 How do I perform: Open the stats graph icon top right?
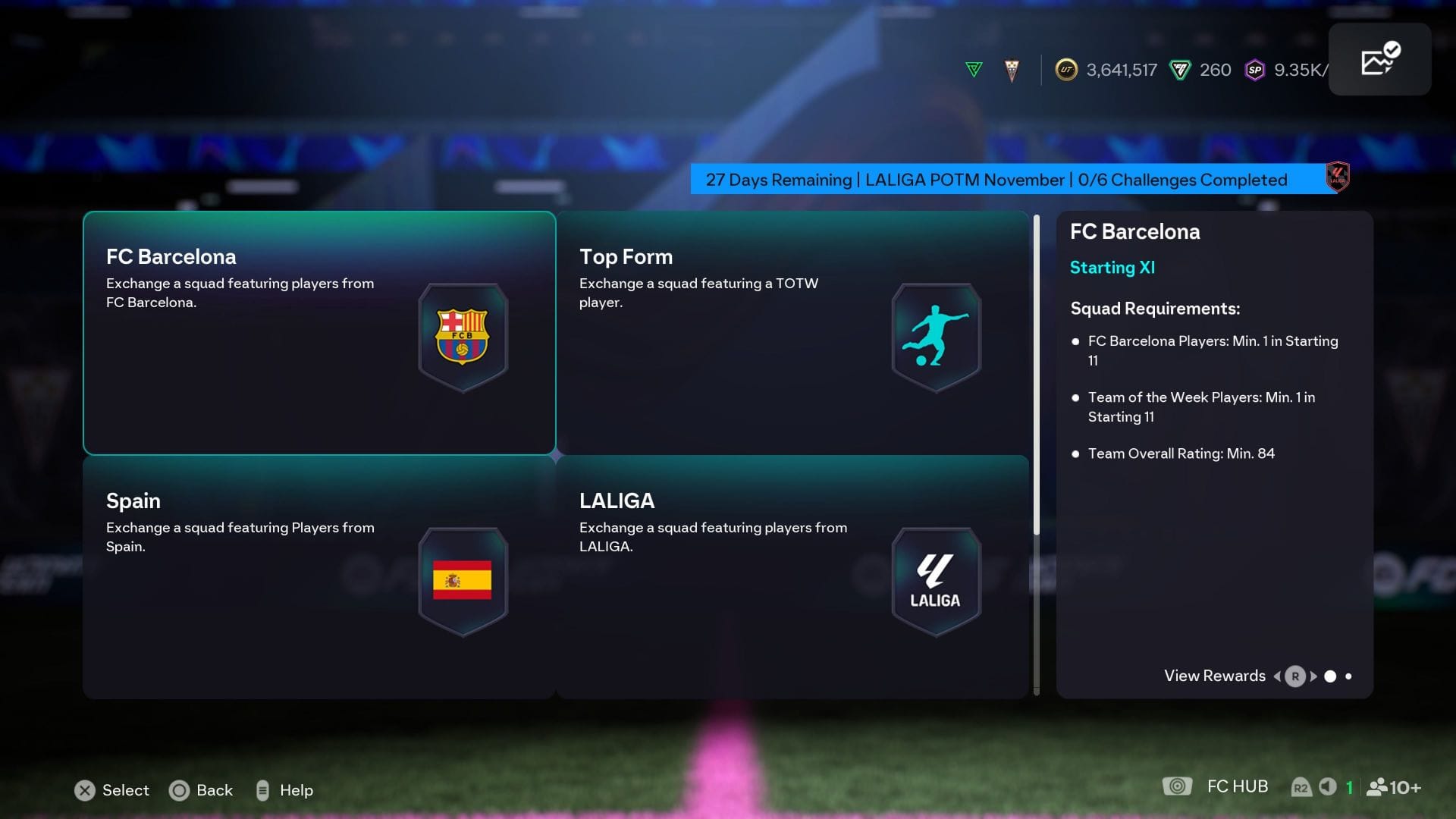click(x=1379, y=58)
